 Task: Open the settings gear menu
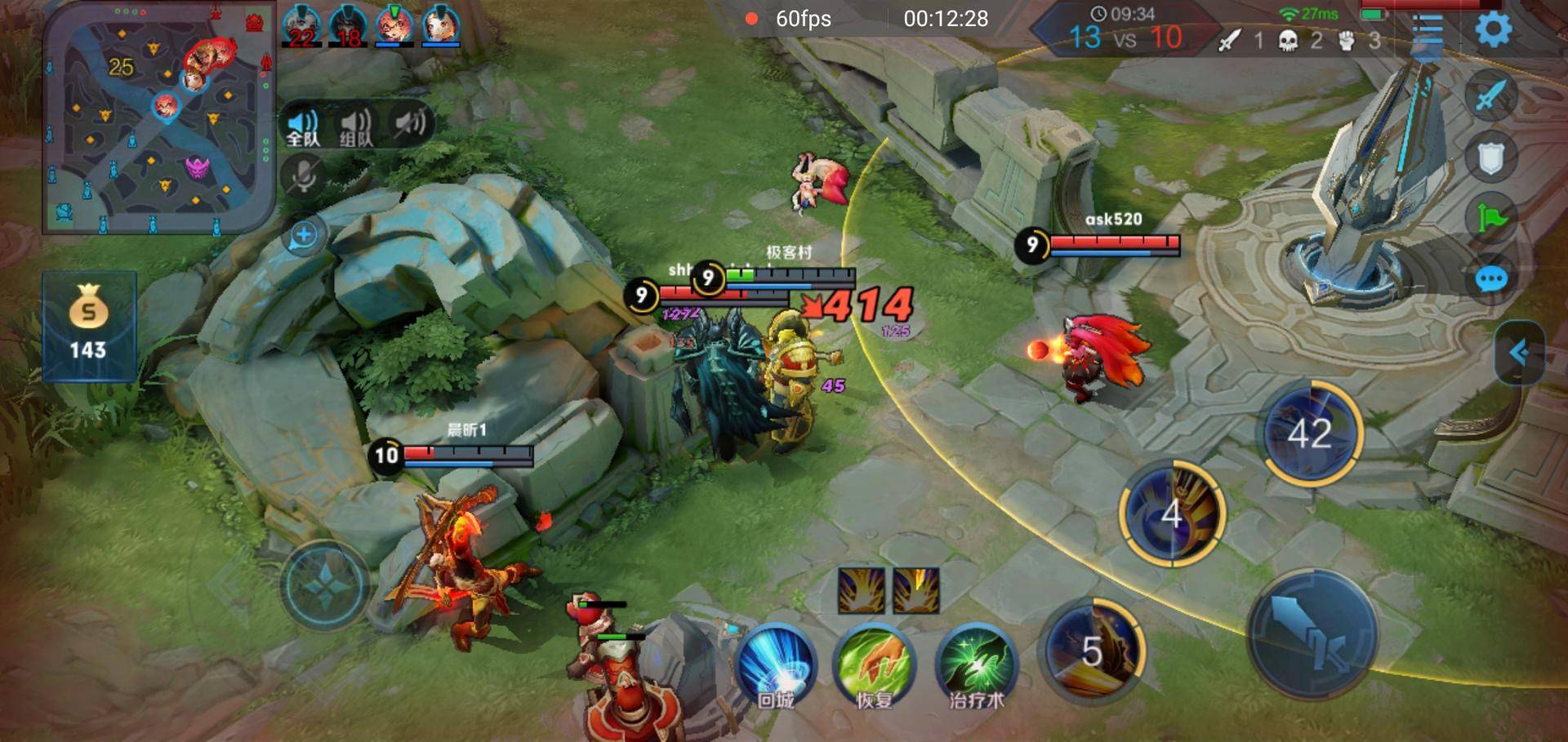[1493, 31]
